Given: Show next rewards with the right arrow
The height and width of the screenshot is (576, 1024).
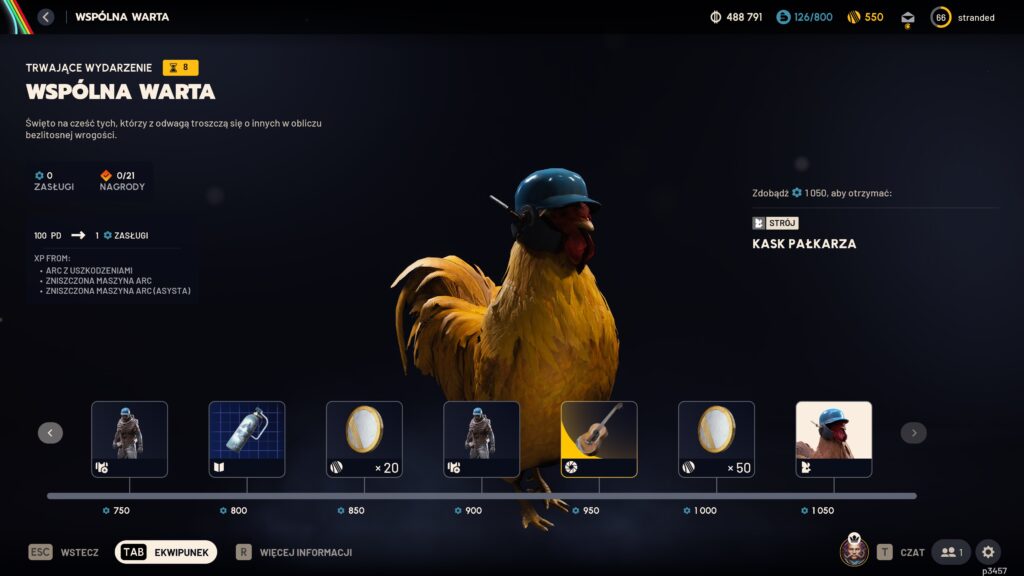Looking at the screenshot, I should pos(913,433).
